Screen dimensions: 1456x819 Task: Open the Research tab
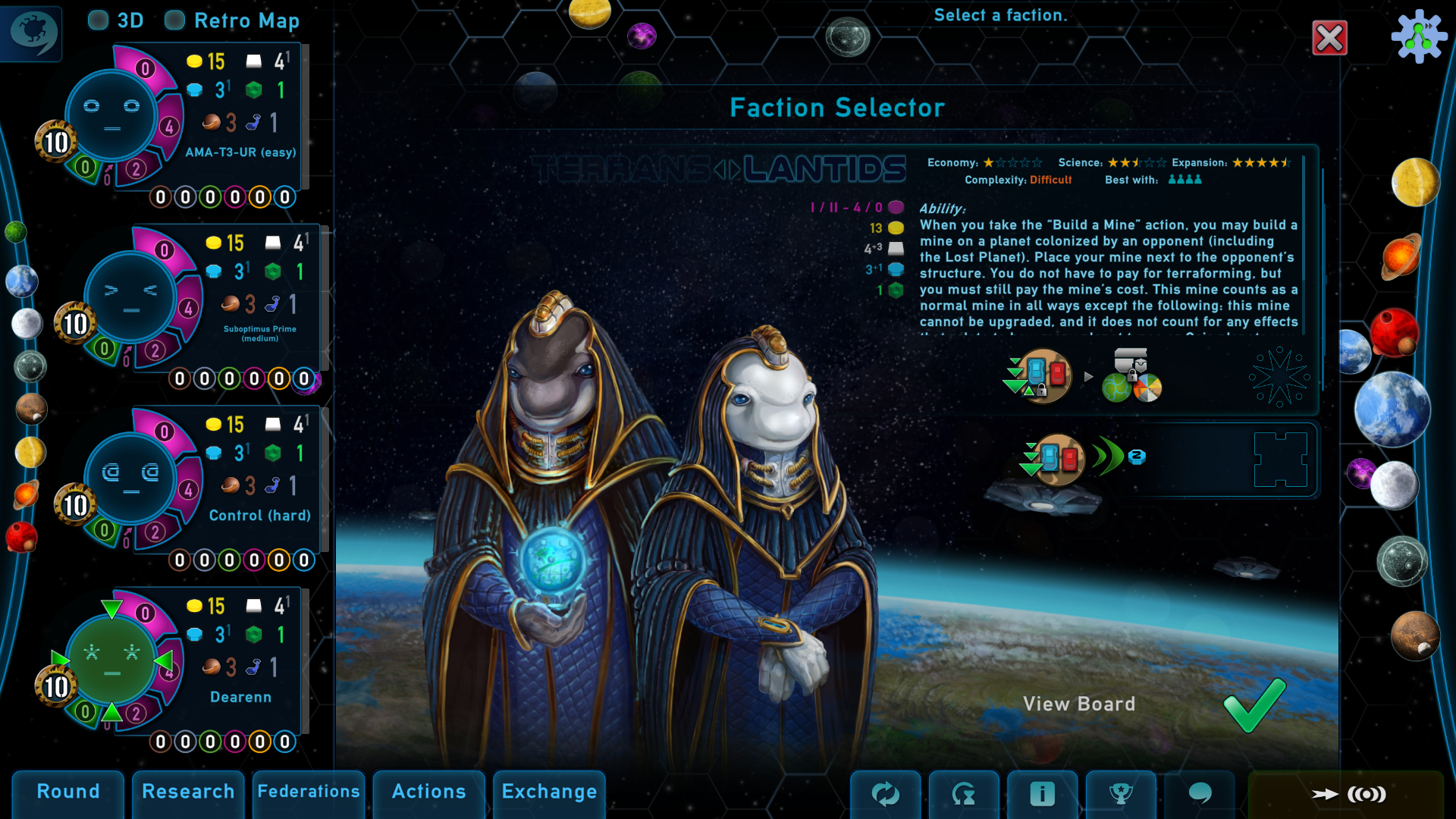[x=188, y=792]
